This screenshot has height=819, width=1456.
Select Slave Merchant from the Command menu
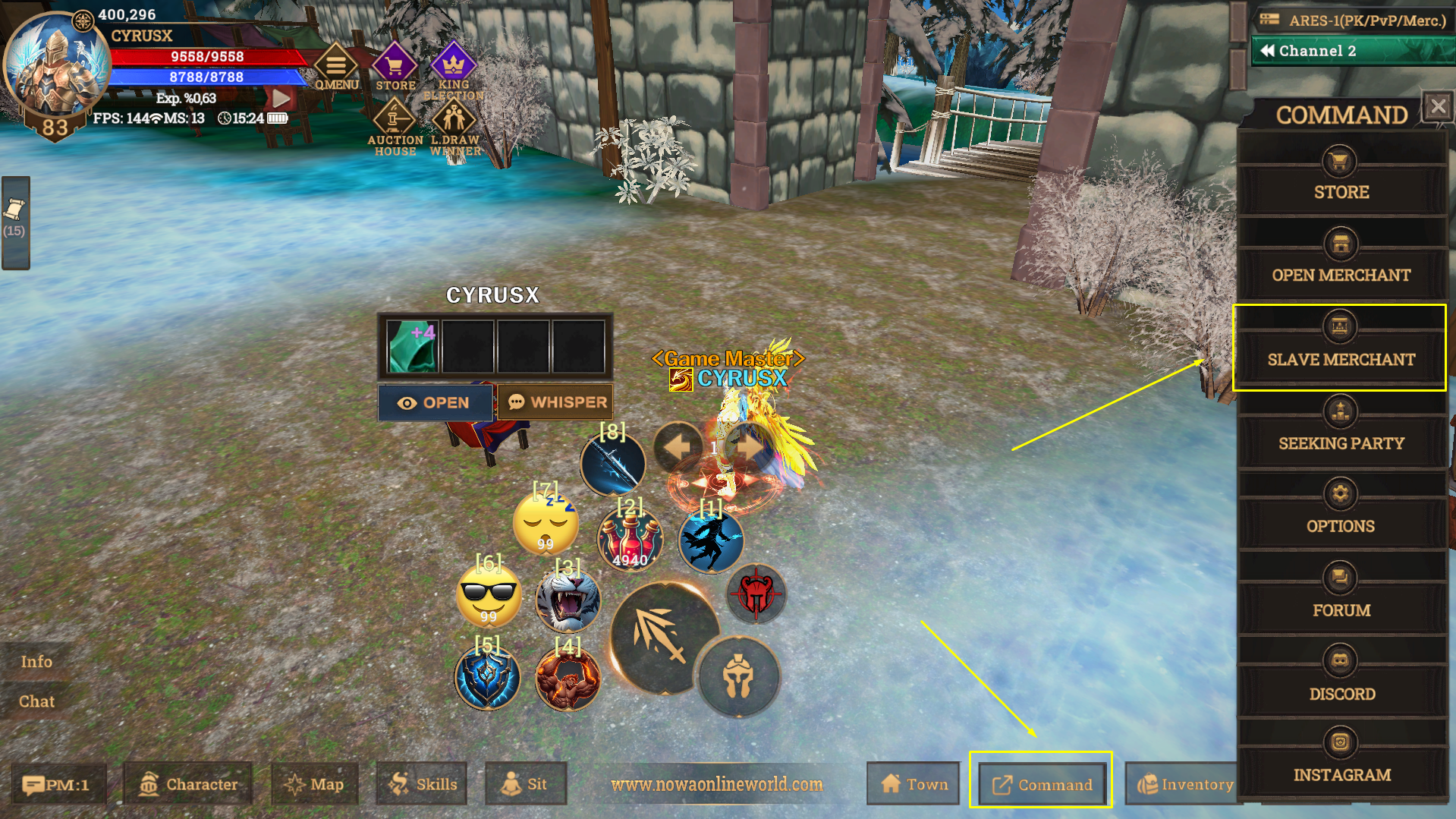(1340, 348)
